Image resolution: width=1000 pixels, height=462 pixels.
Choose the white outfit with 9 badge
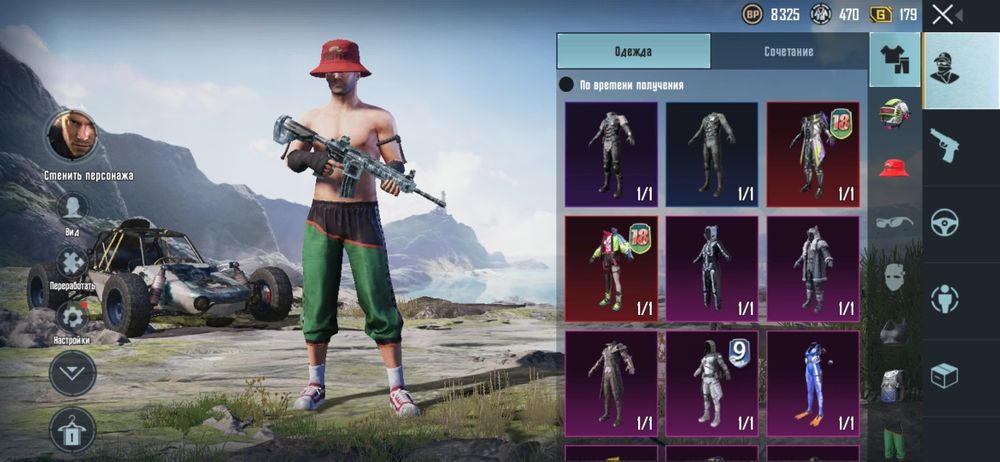[712, 383]
